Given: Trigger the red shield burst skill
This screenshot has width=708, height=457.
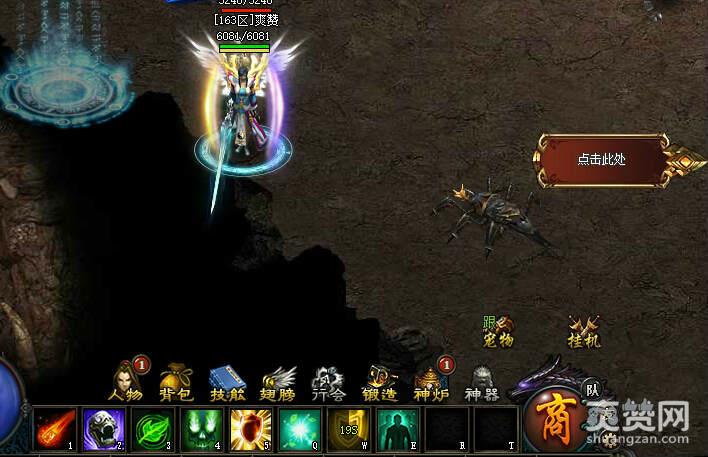Looking at the screenshot, I should (x=249, y=428).
